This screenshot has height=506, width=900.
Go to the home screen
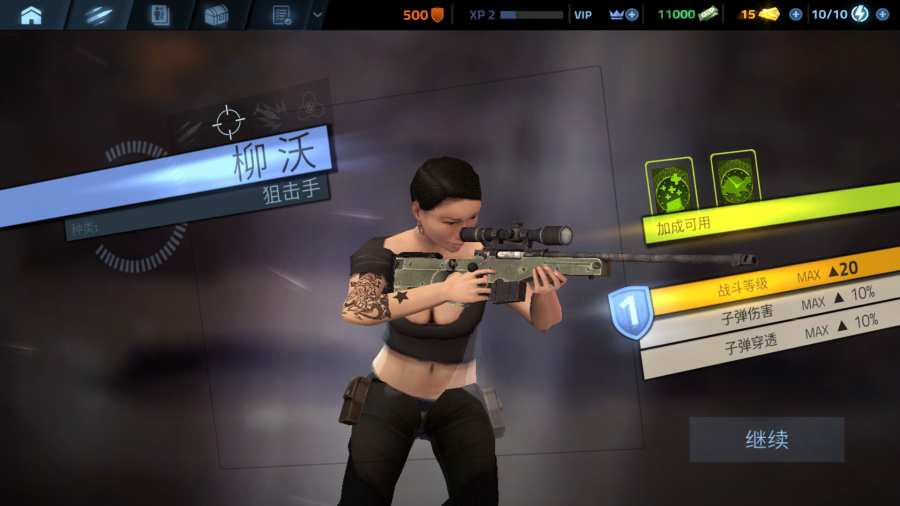31,14
